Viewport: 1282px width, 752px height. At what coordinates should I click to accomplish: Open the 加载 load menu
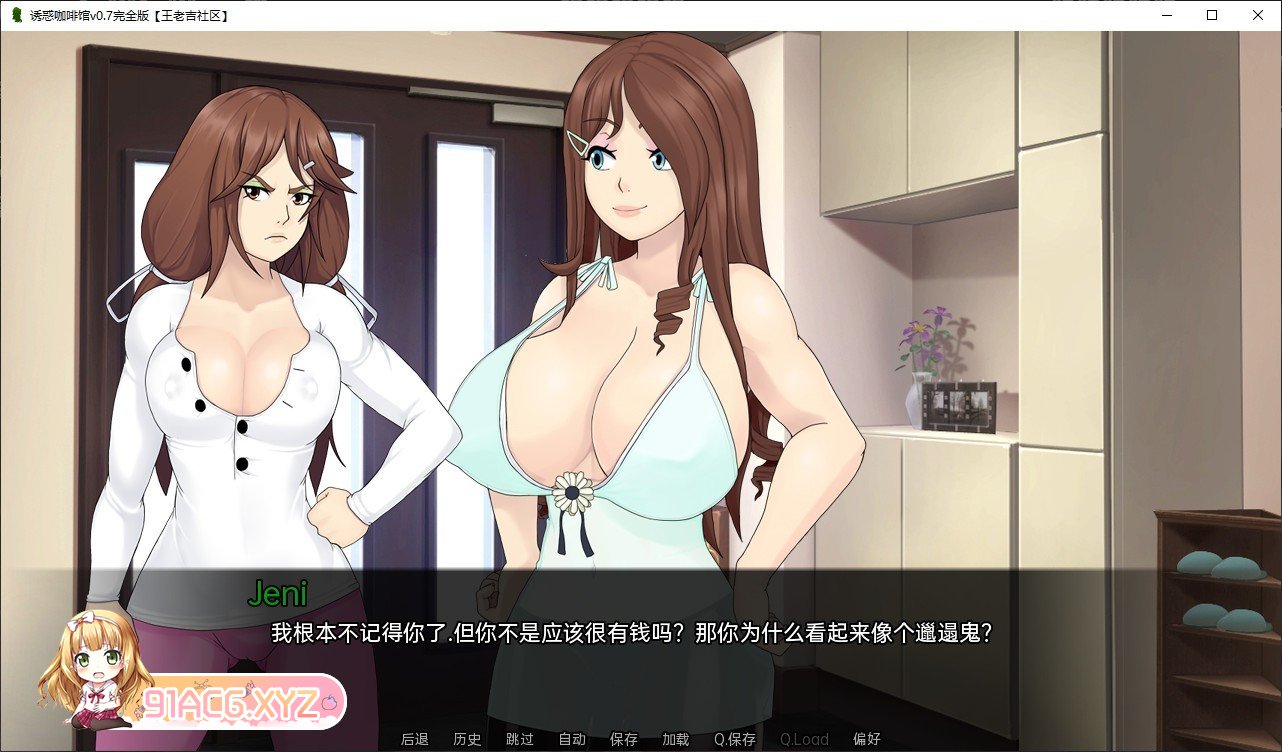pos(675,740)
